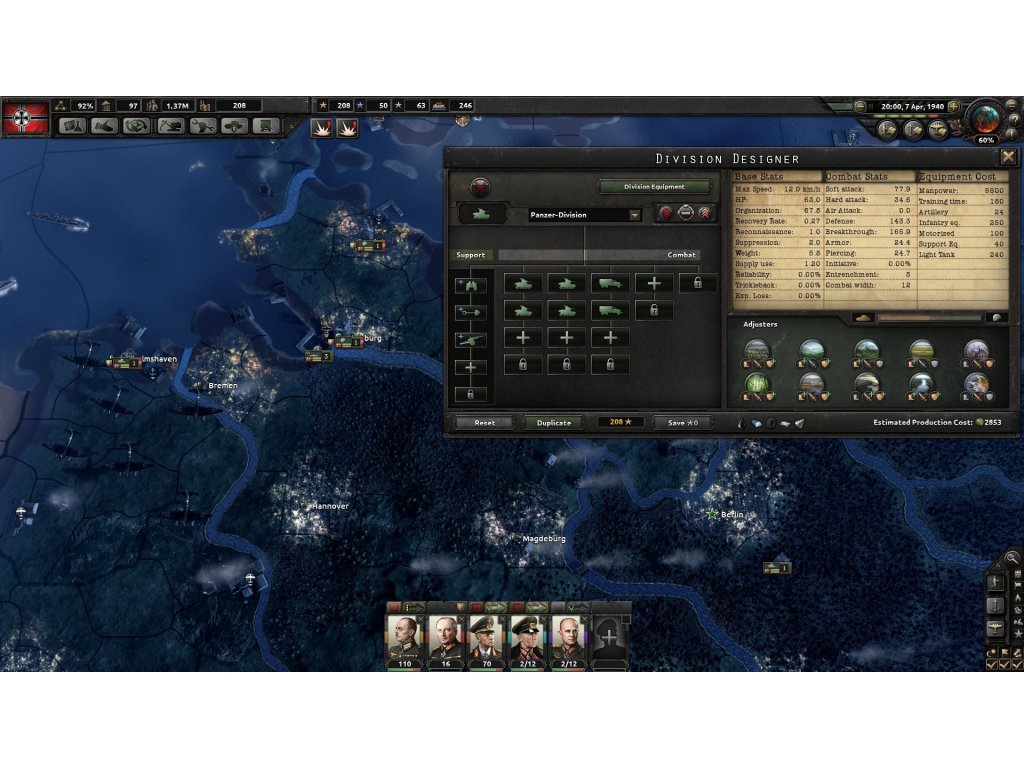Image resolution: width=1024 pixels, height=768 pixels.
Task: Open the Division Equipment panel
Action: (x=655, y=187)
